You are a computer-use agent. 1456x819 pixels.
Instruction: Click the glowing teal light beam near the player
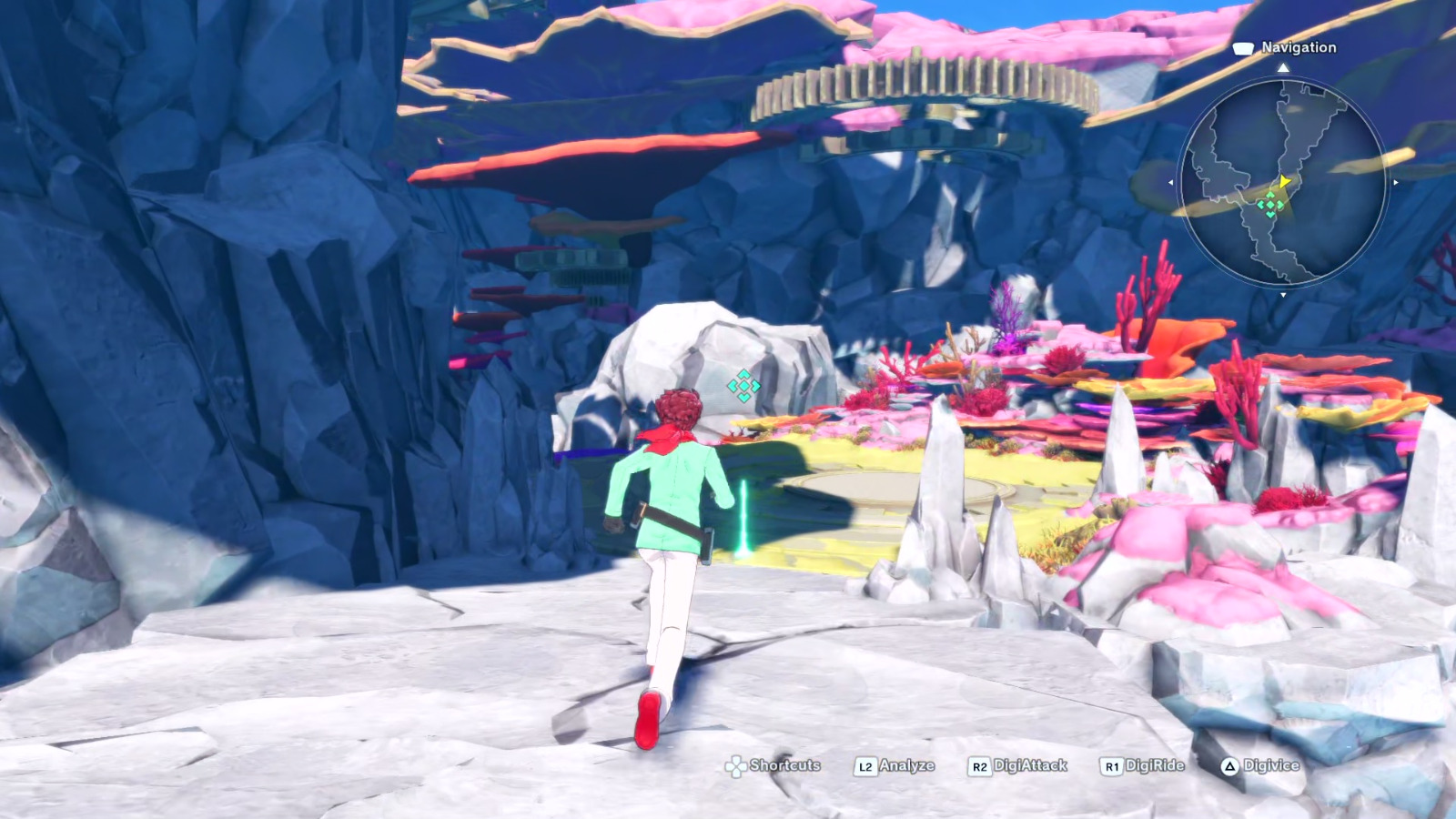[x=744, y=514]
